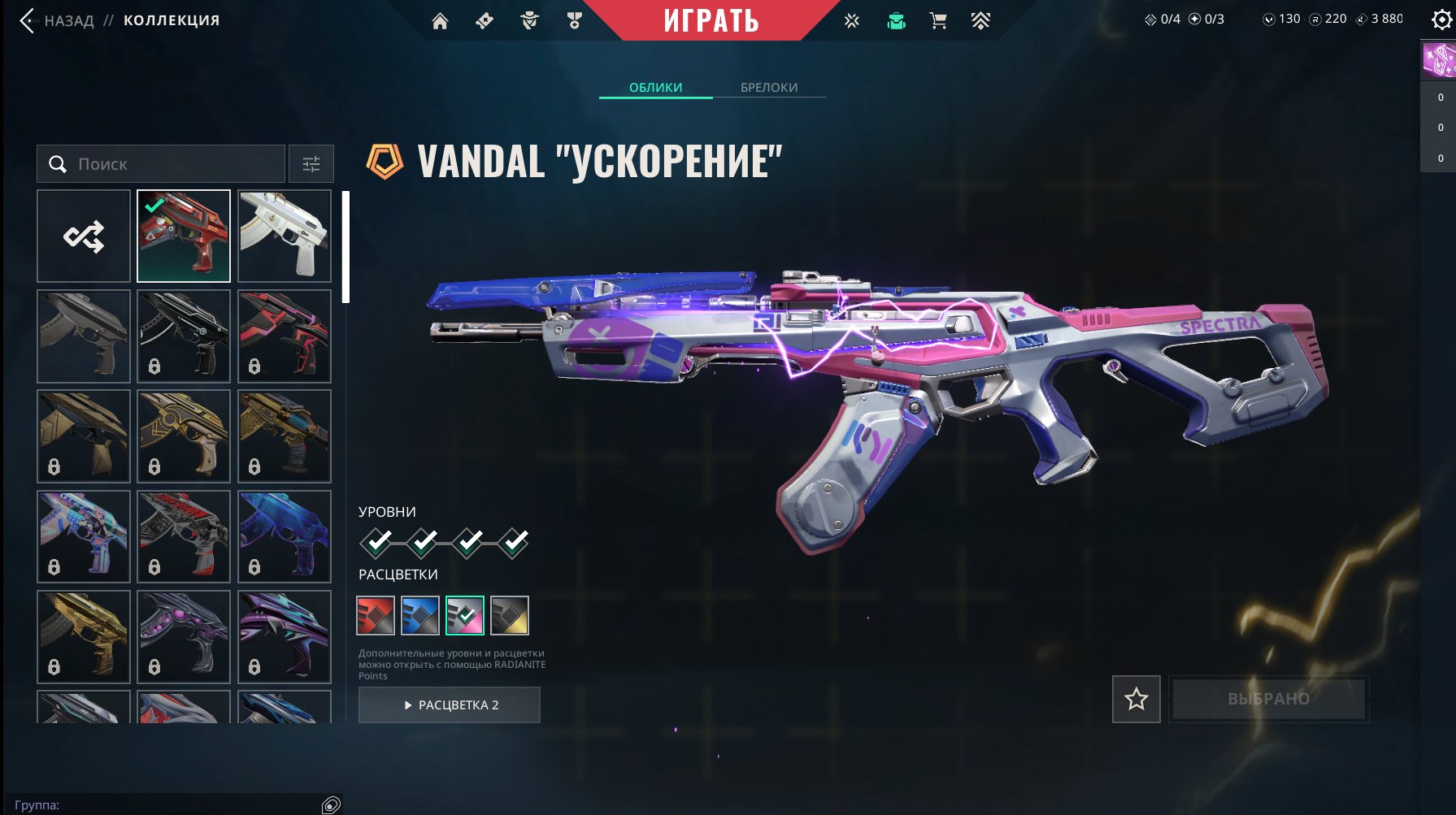
Task: Click the Поиск search field
Action: click(163, 163)
